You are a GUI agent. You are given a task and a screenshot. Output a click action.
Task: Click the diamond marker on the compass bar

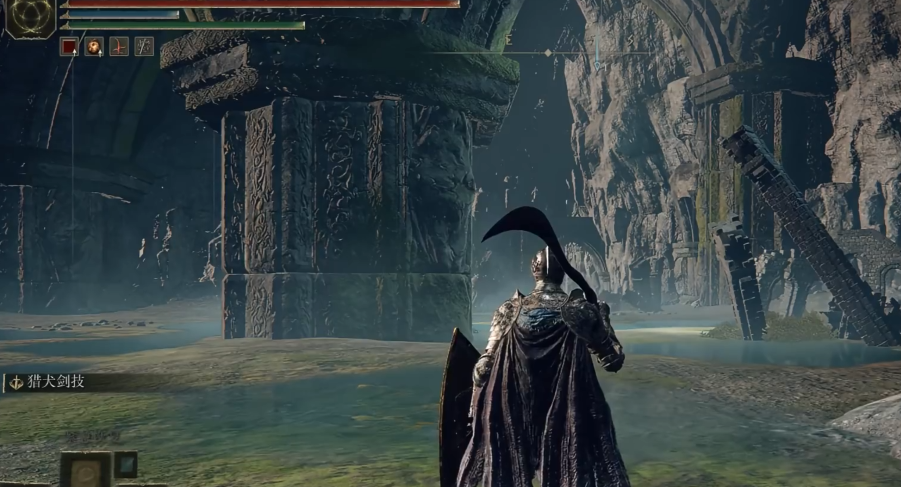(x=547, y=52)
